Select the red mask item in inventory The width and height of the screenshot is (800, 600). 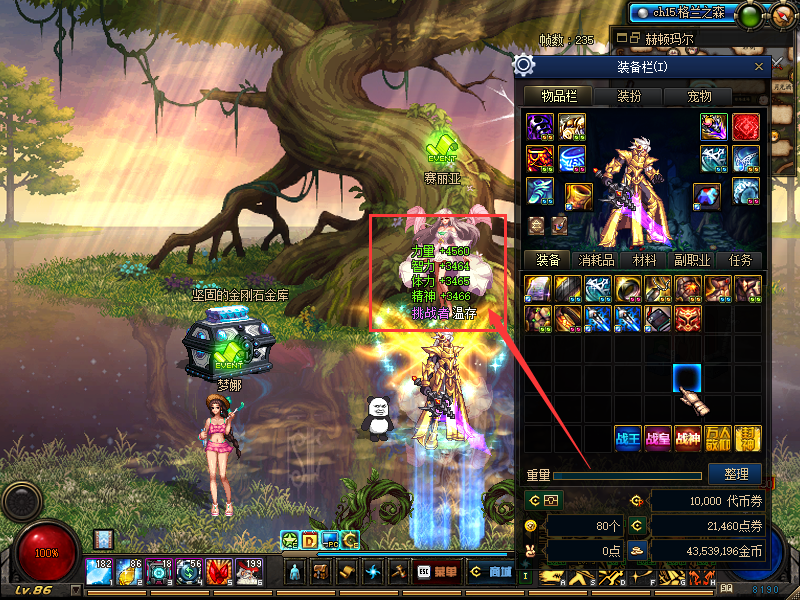coord(688,318)
